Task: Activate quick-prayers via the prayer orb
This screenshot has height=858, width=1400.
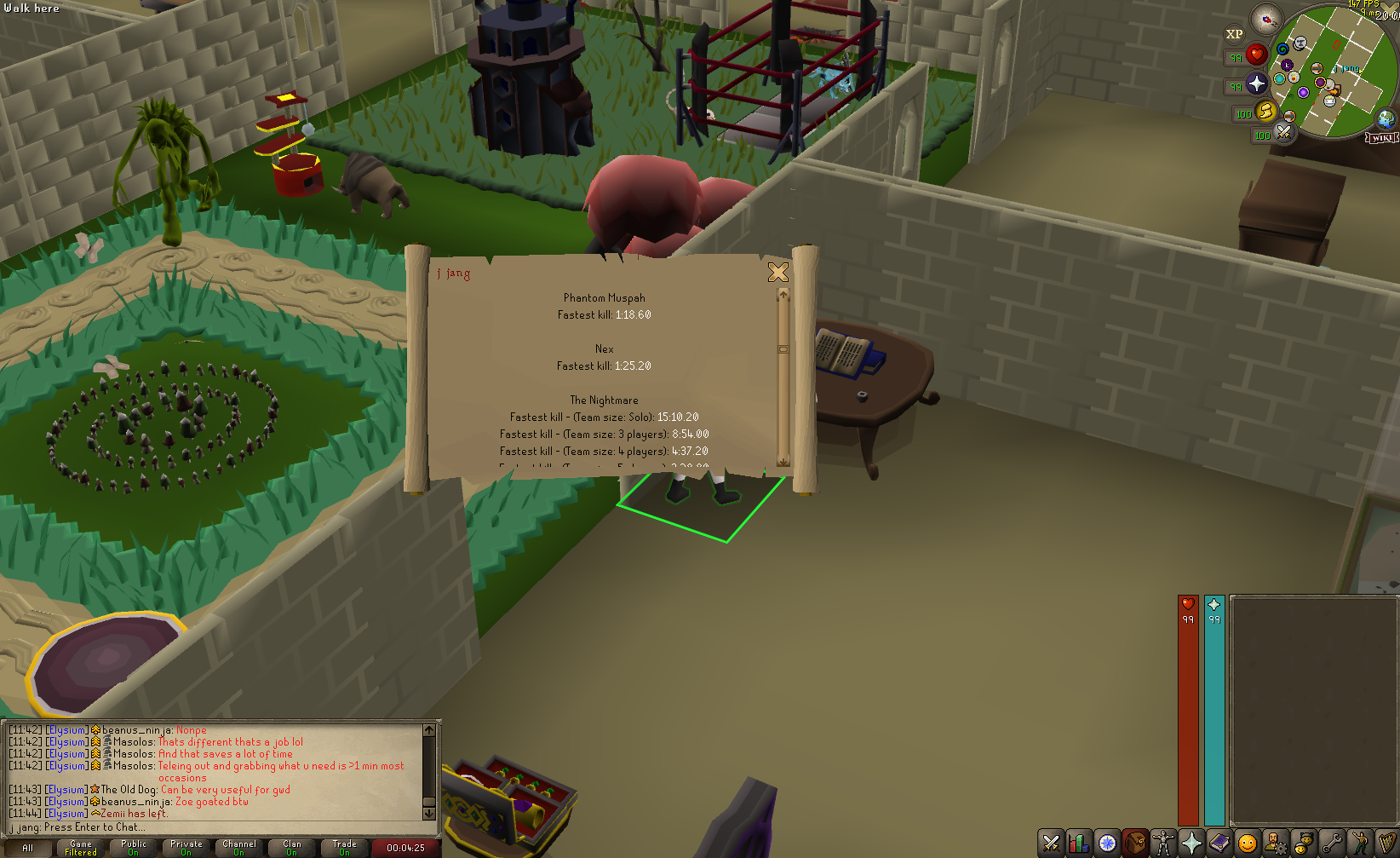Action: (x=1257, y=83)
